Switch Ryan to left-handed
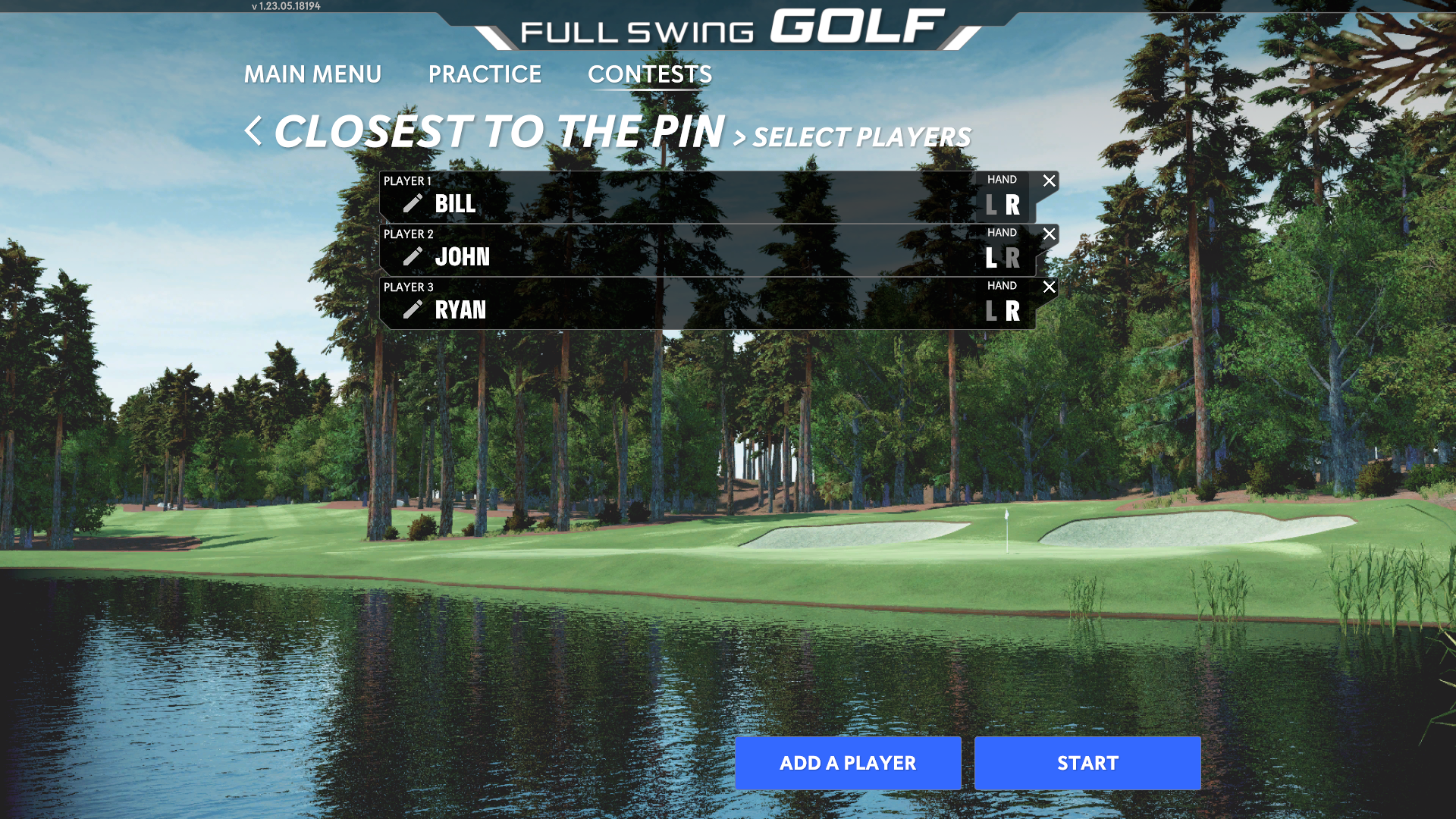 [x=991, y=311]
